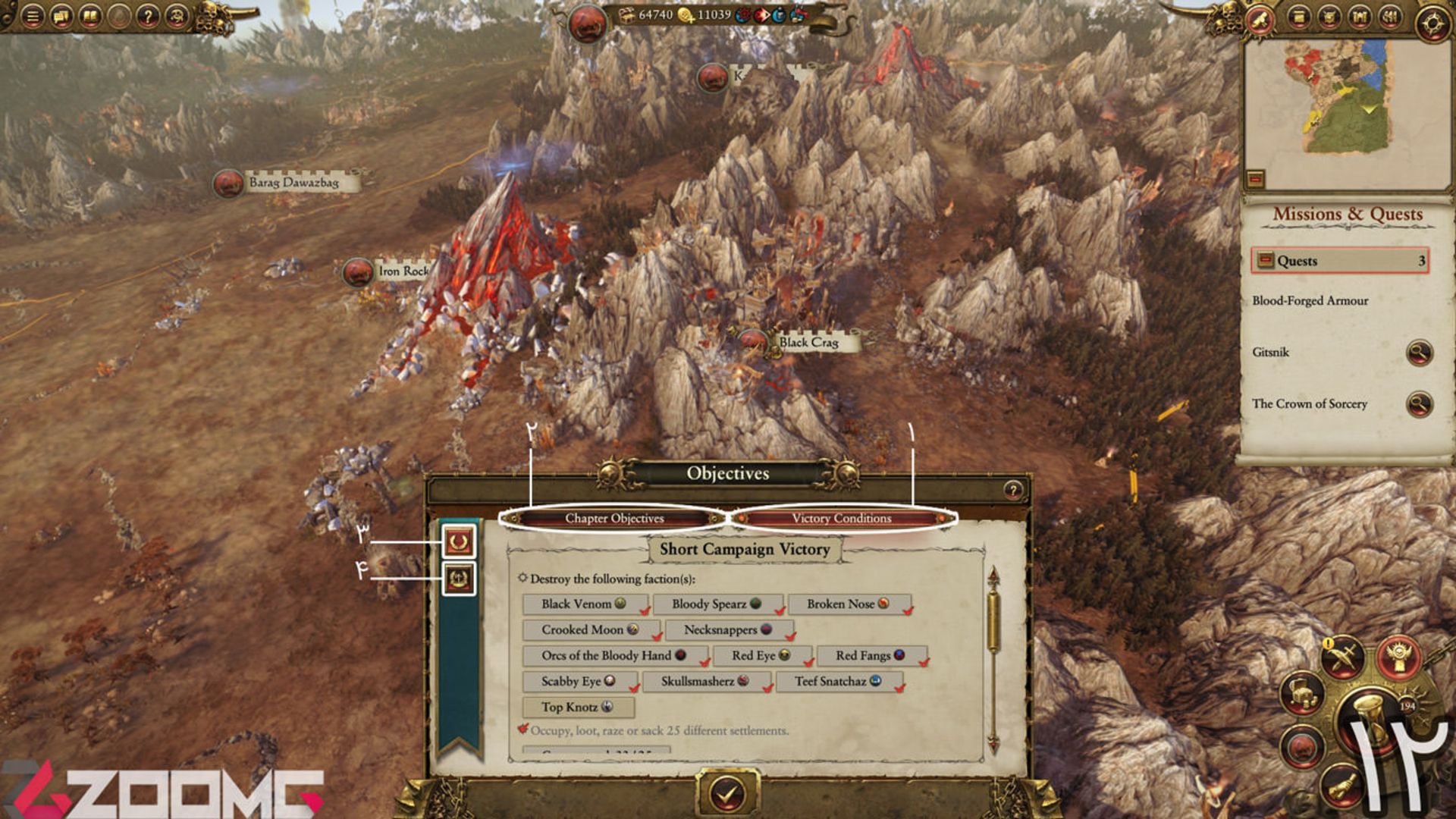The image size is (1456, 819).
Task: Select the Black Crag settlement label
Action: 808,343
